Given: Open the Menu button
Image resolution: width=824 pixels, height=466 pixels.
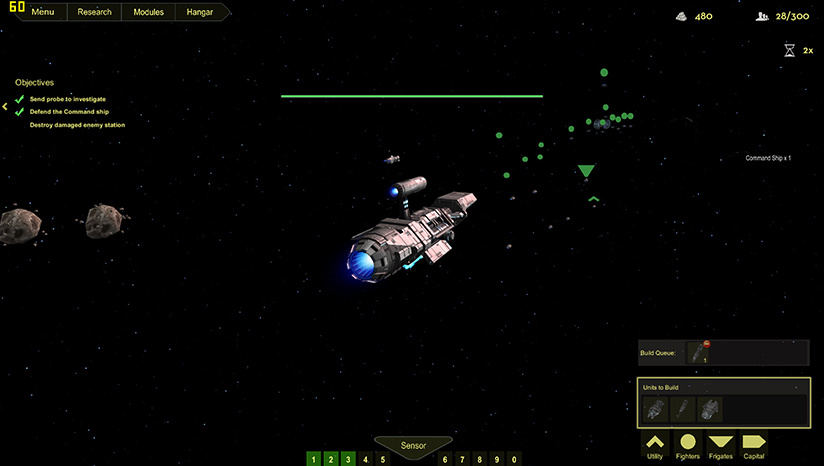Looking at the screenshot, I should coord(42,13).
